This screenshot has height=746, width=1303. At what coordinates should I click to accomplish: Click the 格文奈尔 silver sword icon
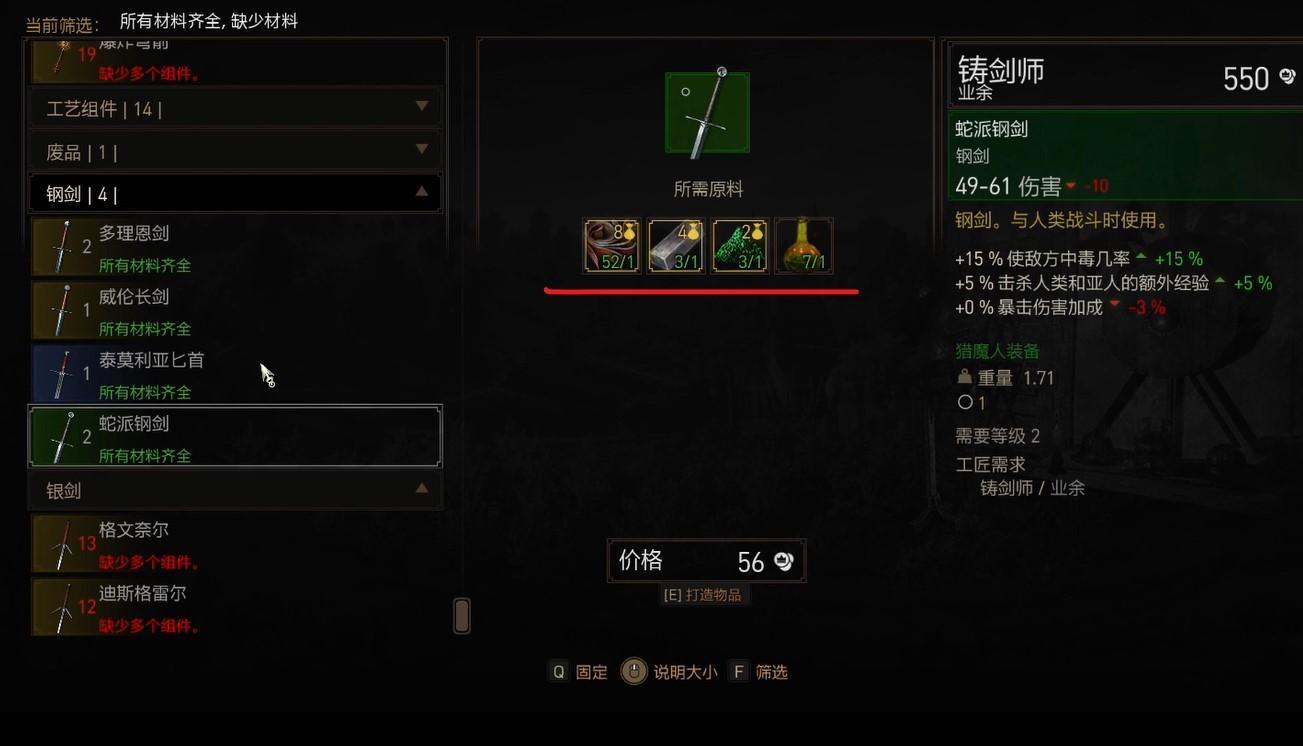[x=63, y=543]
